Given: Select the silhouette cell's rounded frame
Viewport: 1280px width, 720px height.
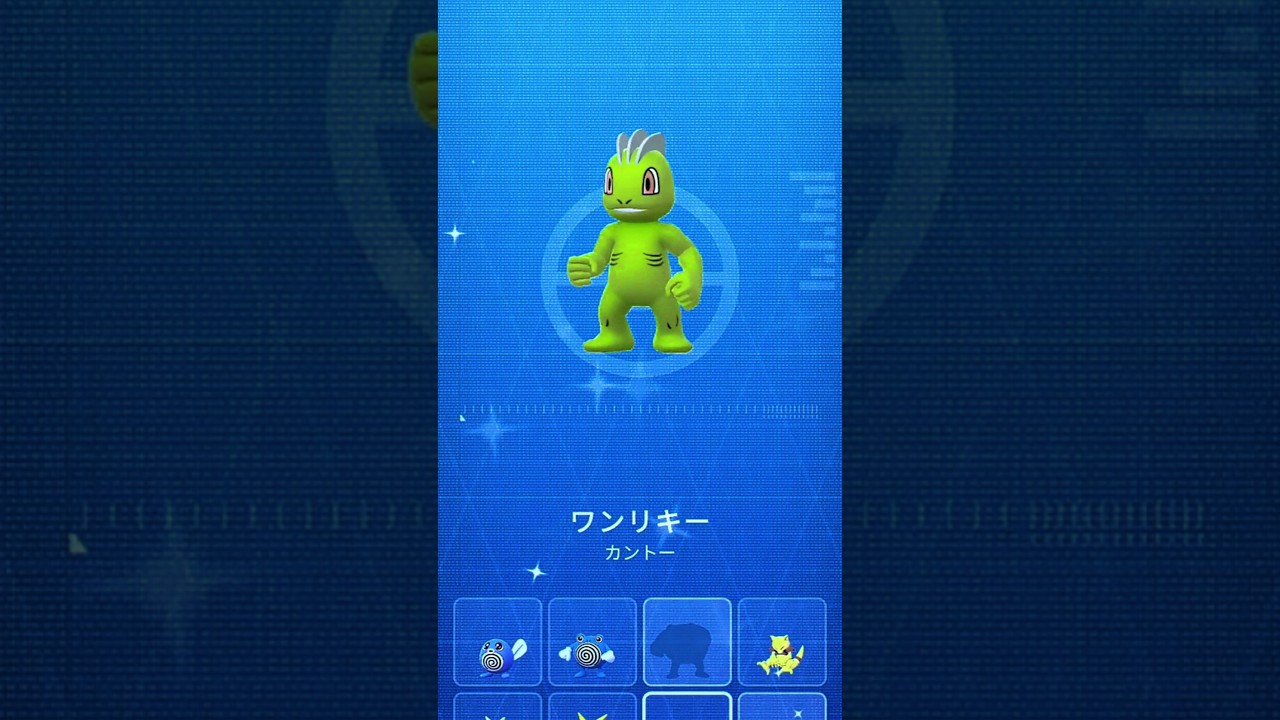Looking at the screenshot, I should coord(687,600).
